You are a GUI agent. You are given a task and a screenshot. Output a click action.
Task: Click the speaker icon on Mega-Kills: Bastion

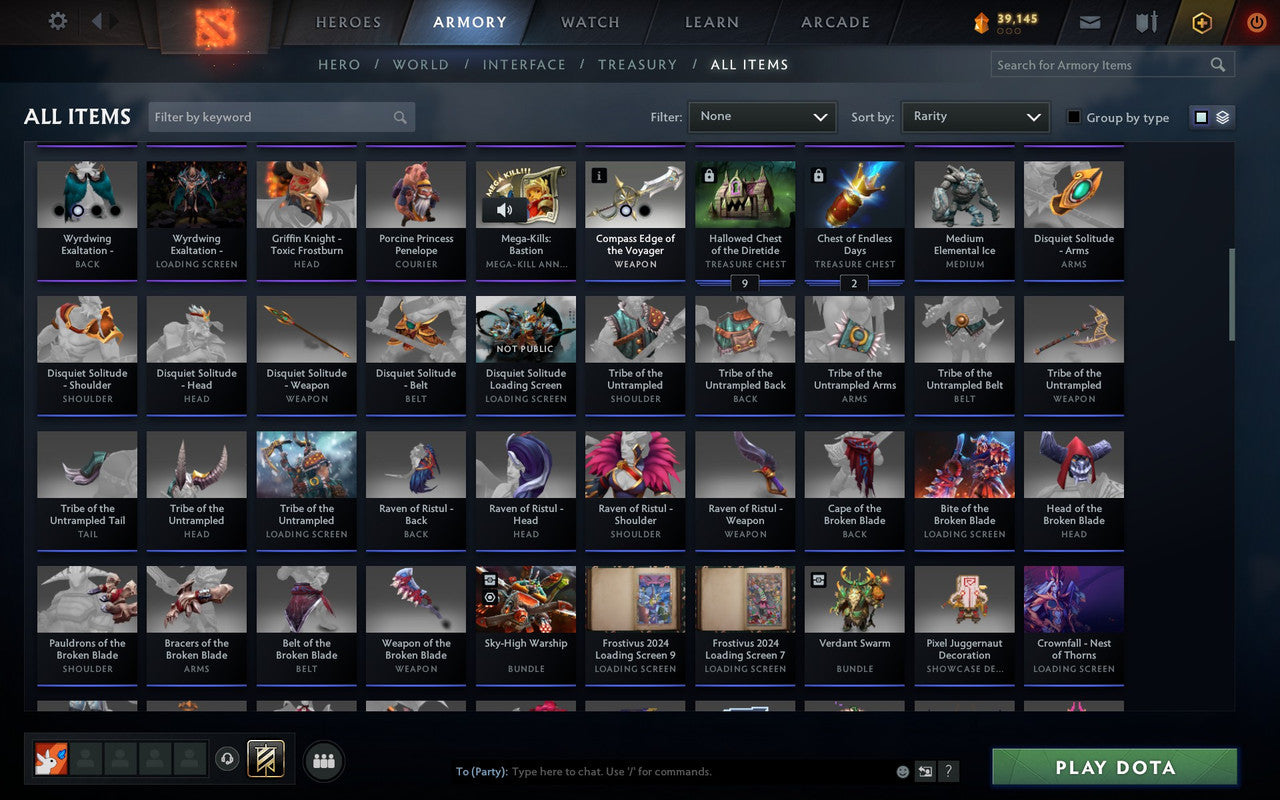504,210
